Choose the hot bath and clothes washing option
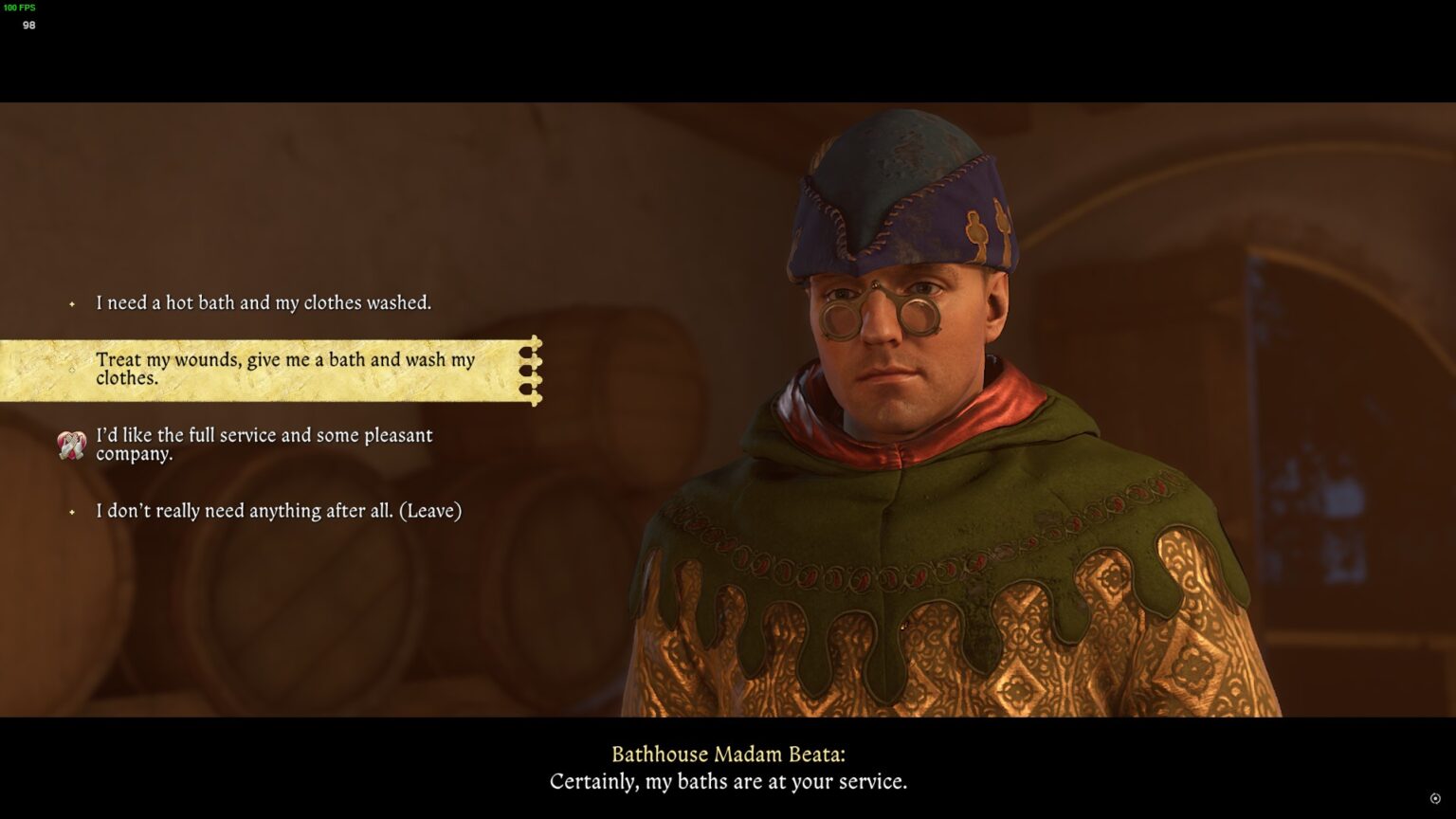Viewport: 1456px width, 819px height. coord(263,303)
